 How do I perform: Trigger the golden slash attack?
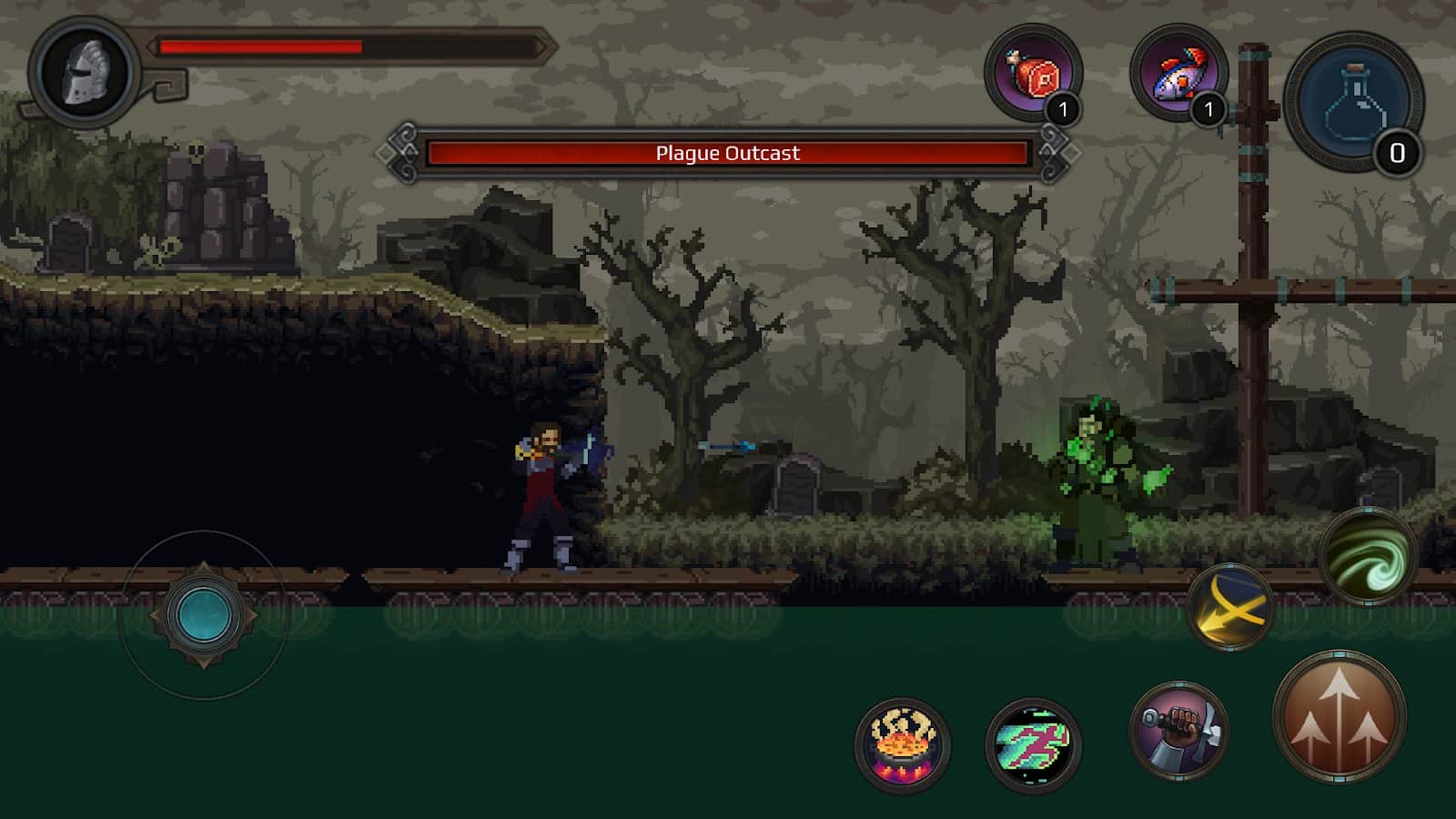pos(1230,606)
